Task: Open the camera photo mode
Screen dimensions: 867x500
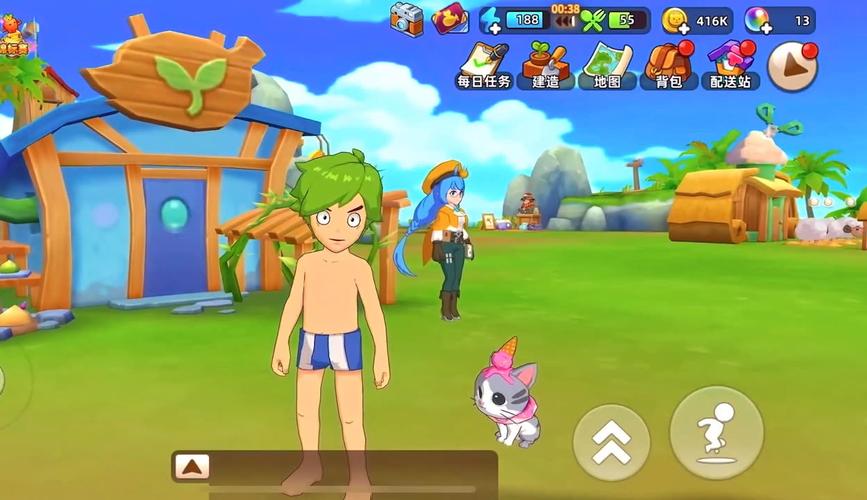Action: click(x=407, y=17)
